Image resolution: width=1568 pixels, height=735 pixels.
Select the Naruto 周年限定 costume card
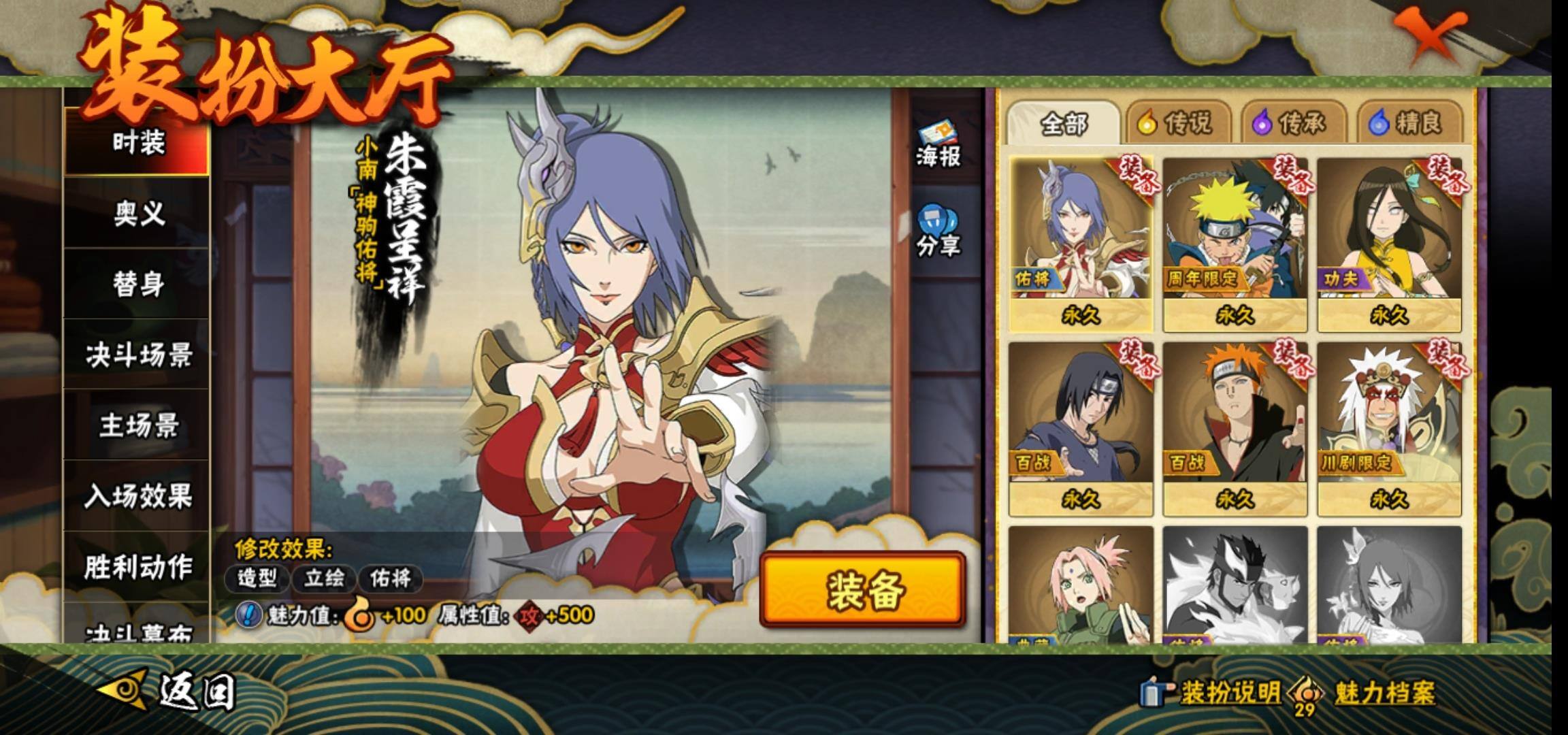coord(1235,244)
